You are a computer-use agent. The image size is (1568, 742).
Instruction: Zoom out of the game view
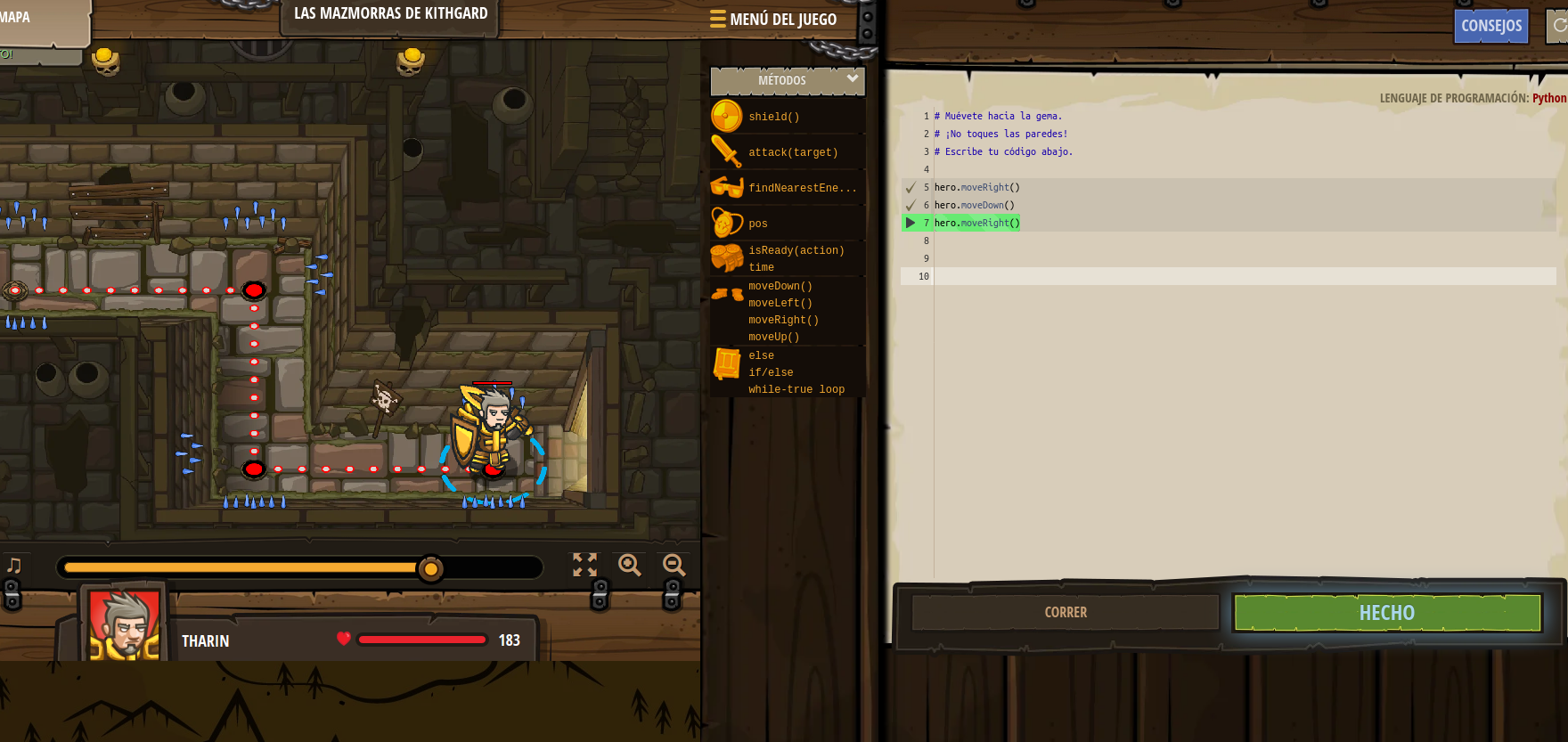click(673, 565)
